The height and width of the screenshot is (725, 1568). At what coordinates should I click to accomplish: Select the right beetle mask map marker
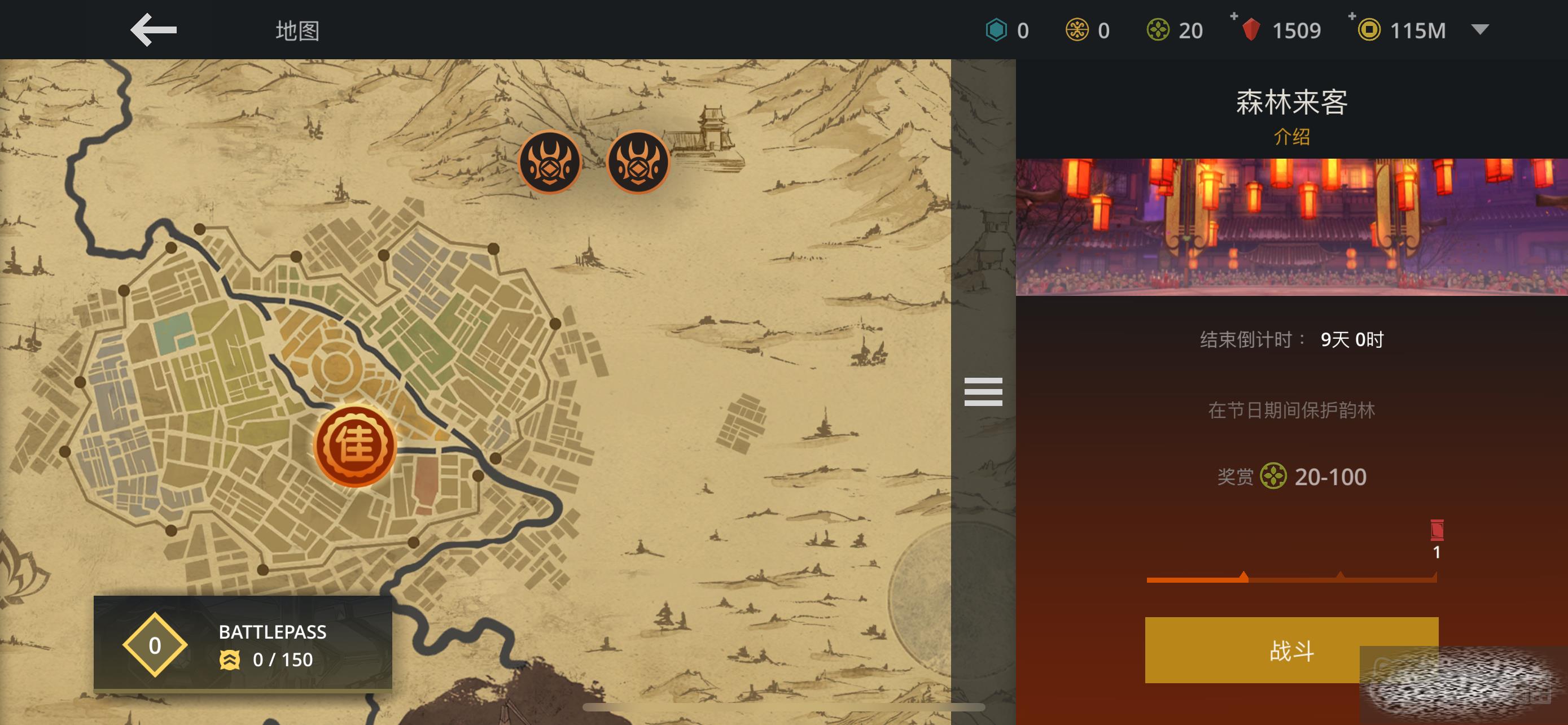638,162
